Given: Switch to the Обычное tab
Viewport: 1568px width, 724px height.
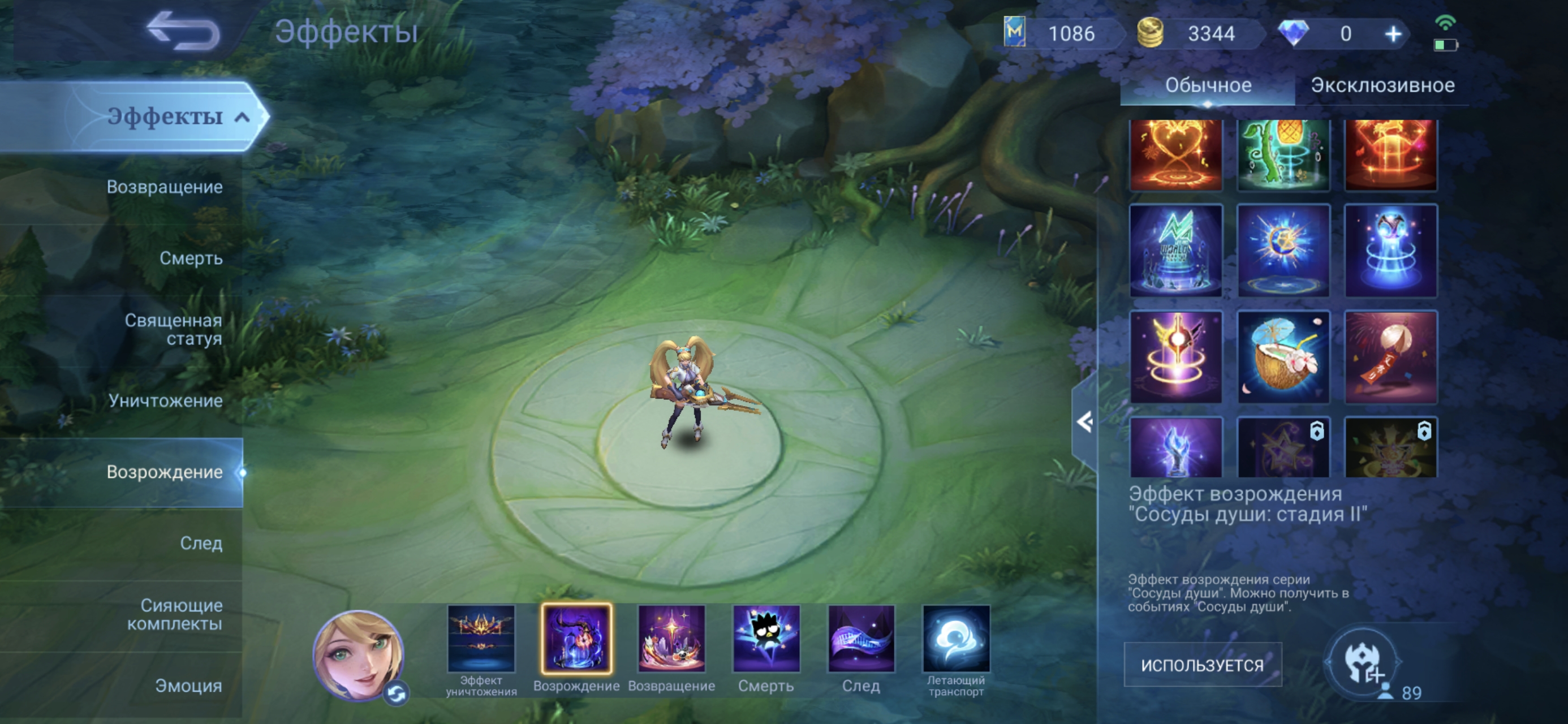Looking at the screenshot, I should tap(1208, 85).
